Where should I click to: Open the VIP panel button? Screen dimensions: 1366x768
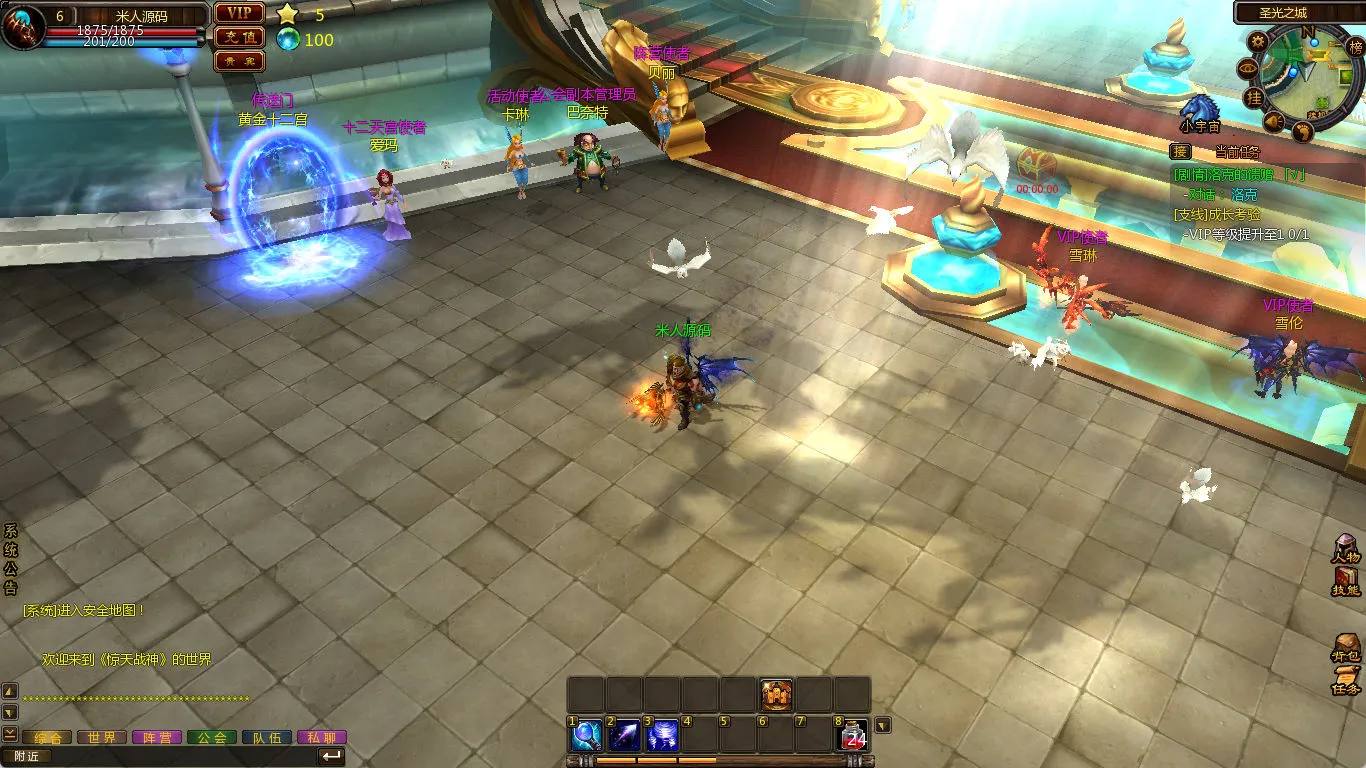coord(239,13)
